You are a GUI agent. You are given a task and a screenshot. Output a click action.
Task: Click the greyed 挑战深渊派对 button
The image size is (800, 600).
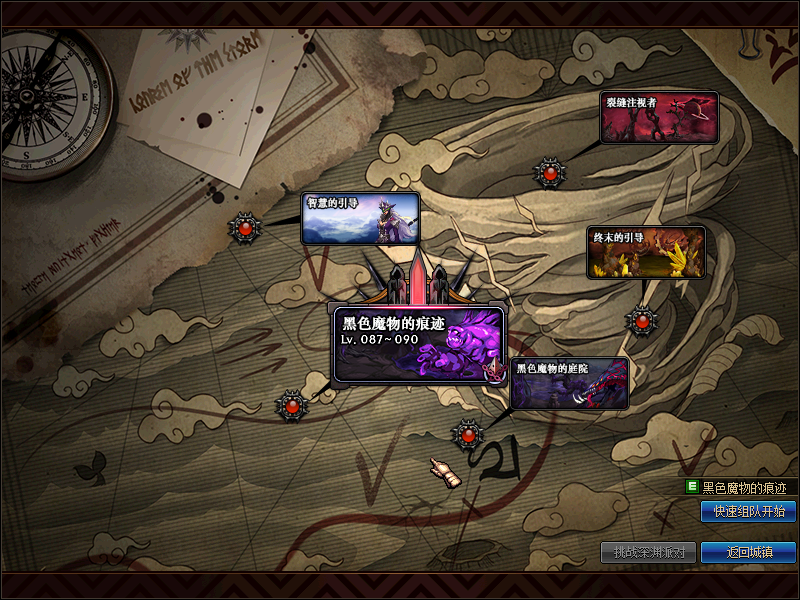point(648,552)
